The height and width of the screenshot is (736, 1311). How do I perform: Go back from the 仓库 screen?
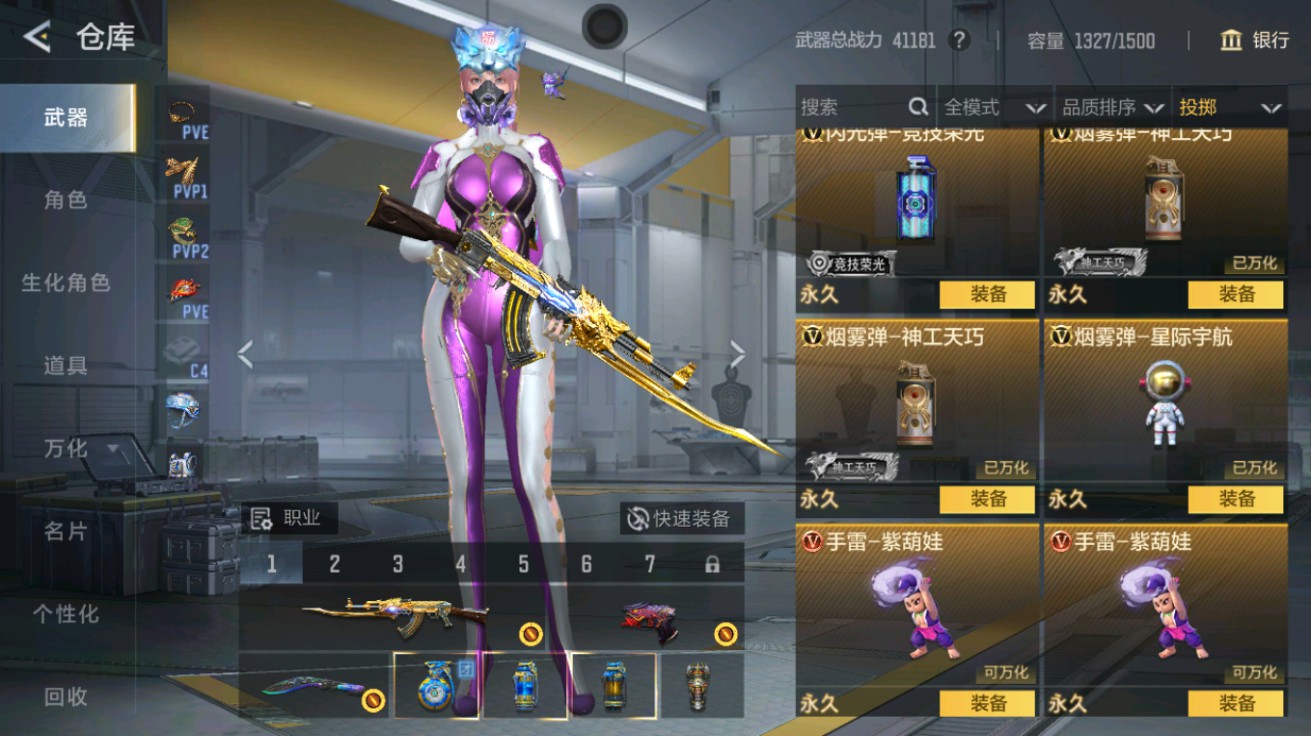[x=37, y=38]
